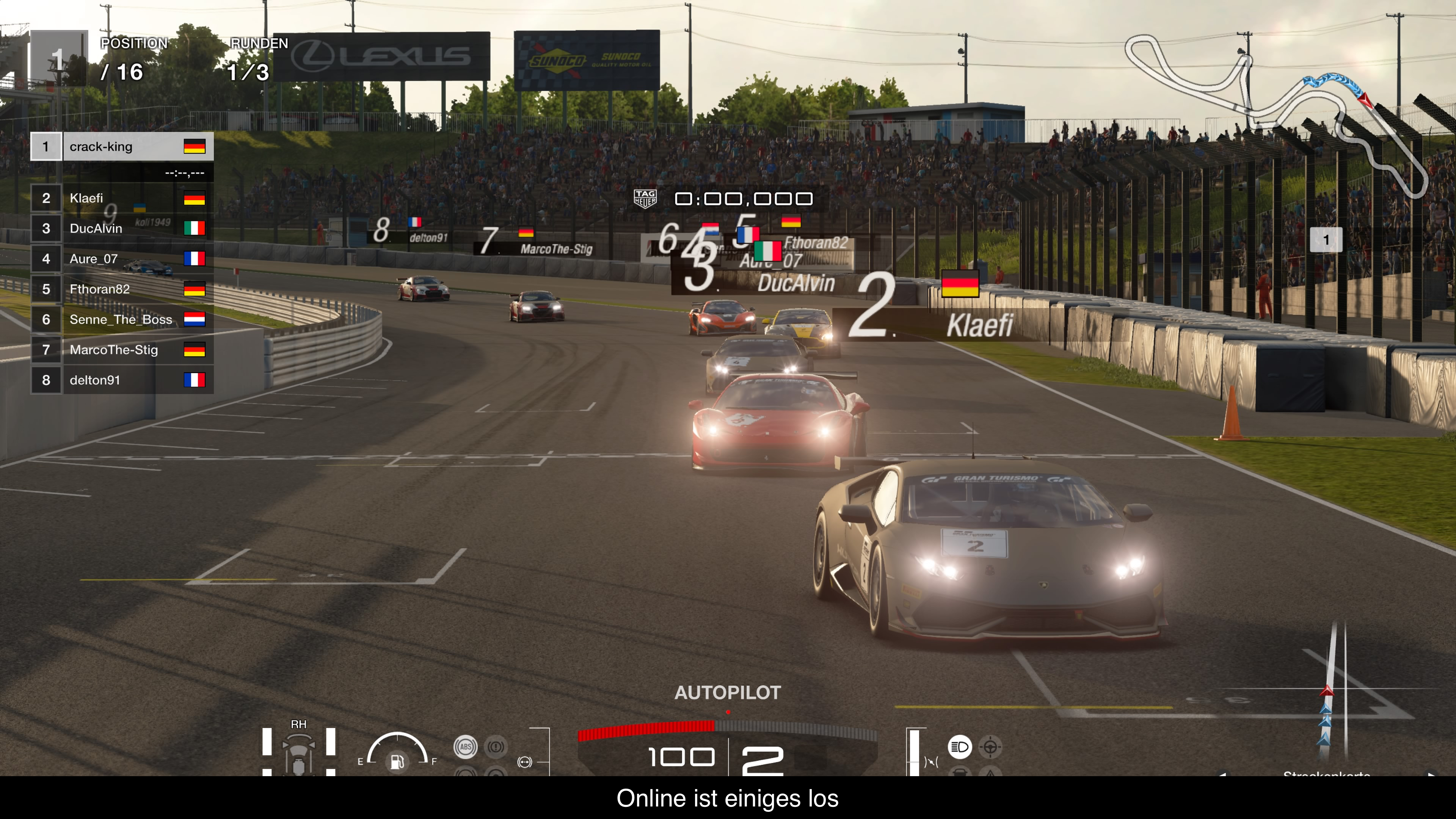
Task: Select Klaefi's row in the leaderboard
Action: tap(121, 198)
